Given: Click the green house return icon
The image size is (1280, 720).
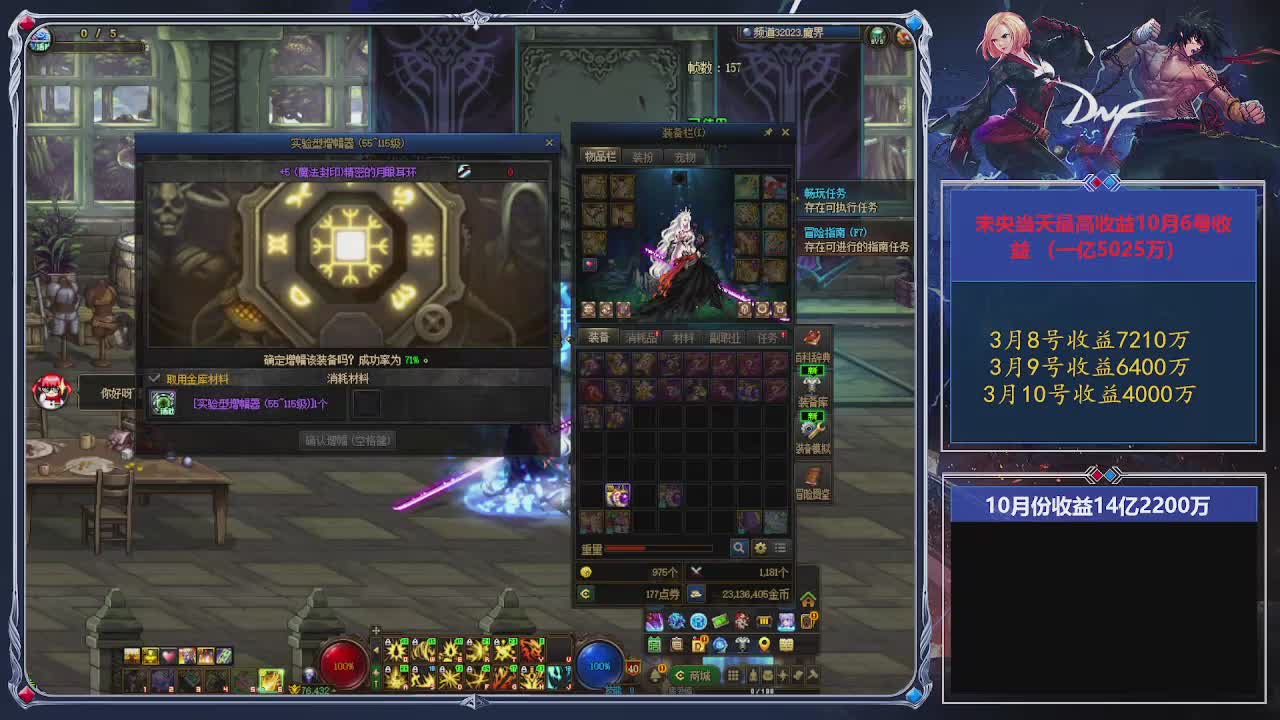Looking at the screenshot, I should pos(808,599).
